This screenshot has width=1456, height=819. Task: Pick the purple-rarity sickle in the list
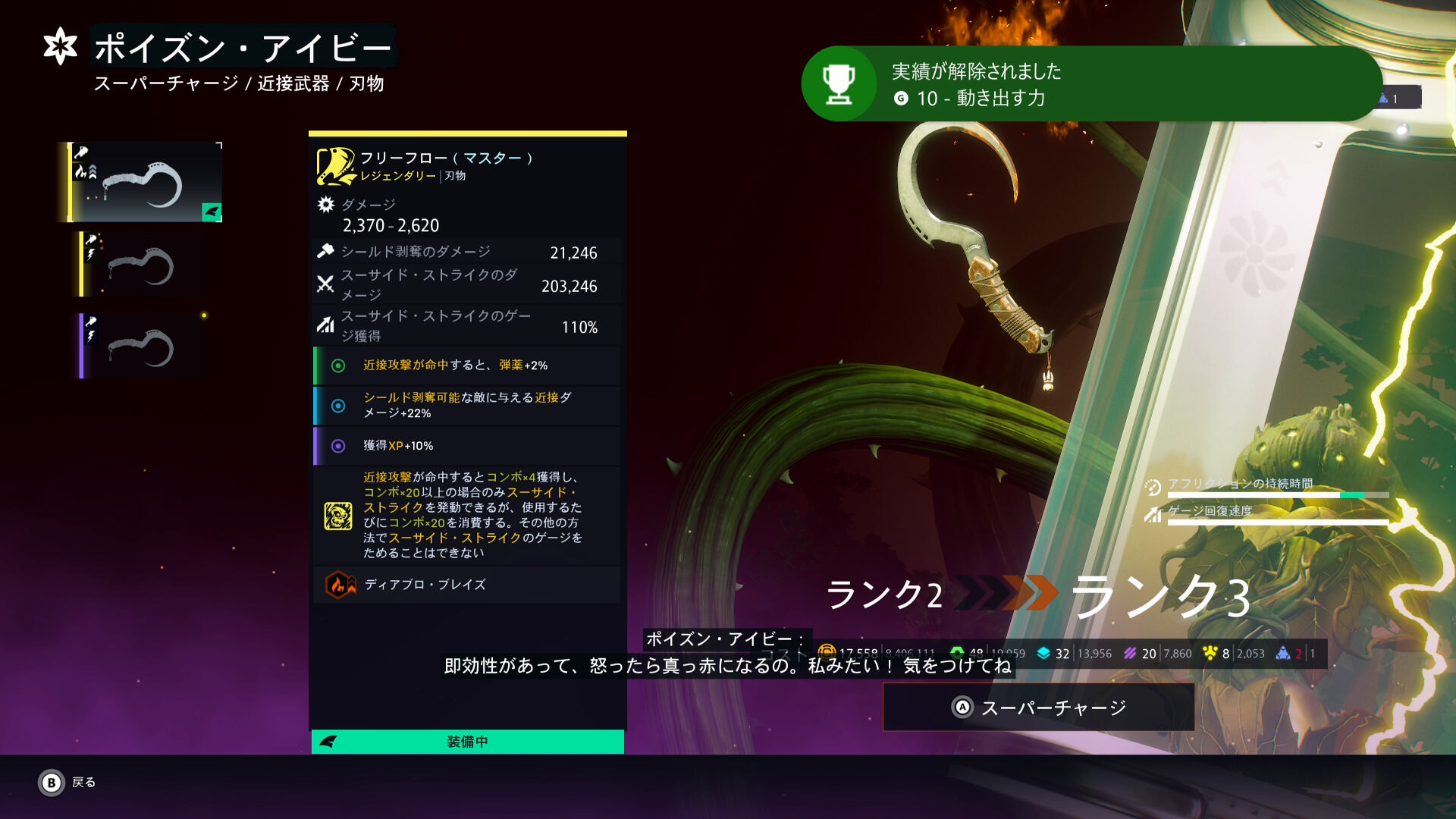tap(143, 347)
